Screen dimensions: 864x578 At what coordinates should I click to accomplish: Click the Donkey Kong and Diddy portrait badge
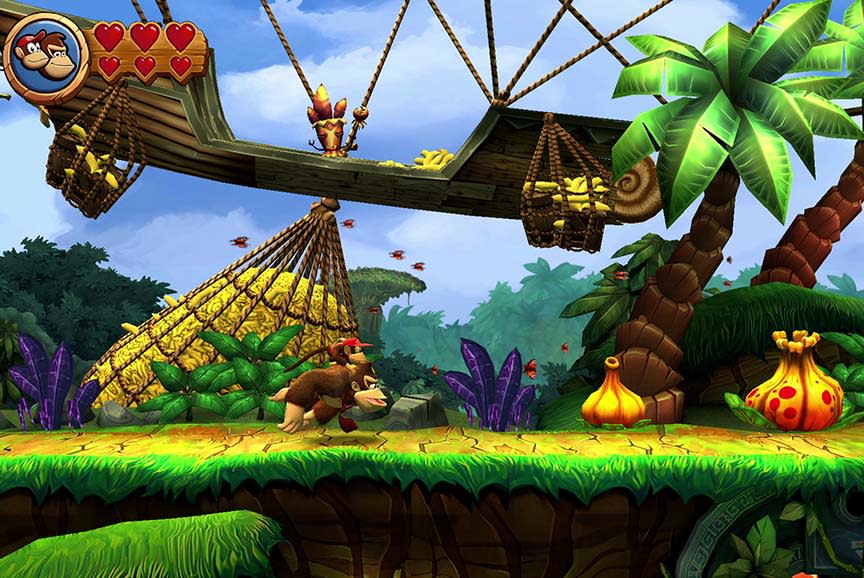(45, 57)
